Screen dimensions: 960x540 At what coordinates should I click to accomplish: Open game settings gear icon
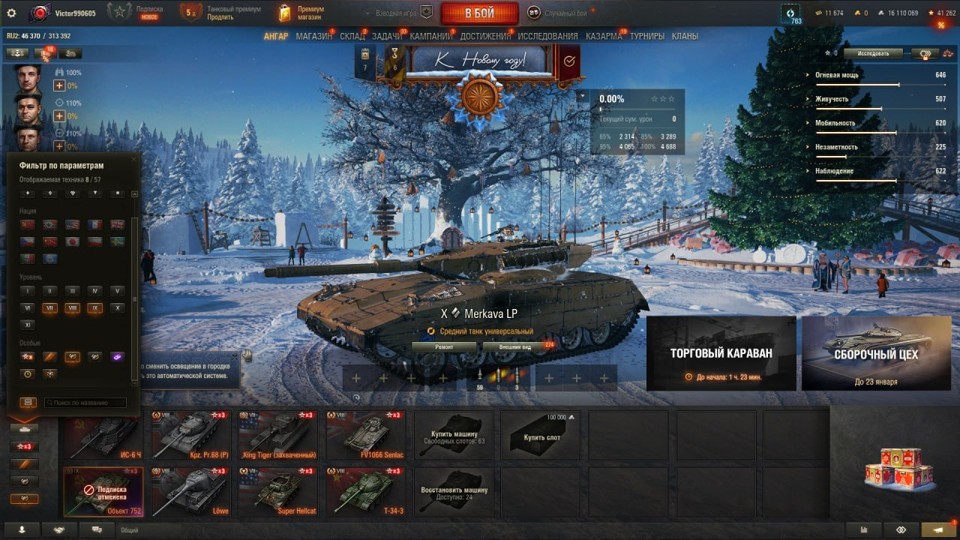coord(12,13)
